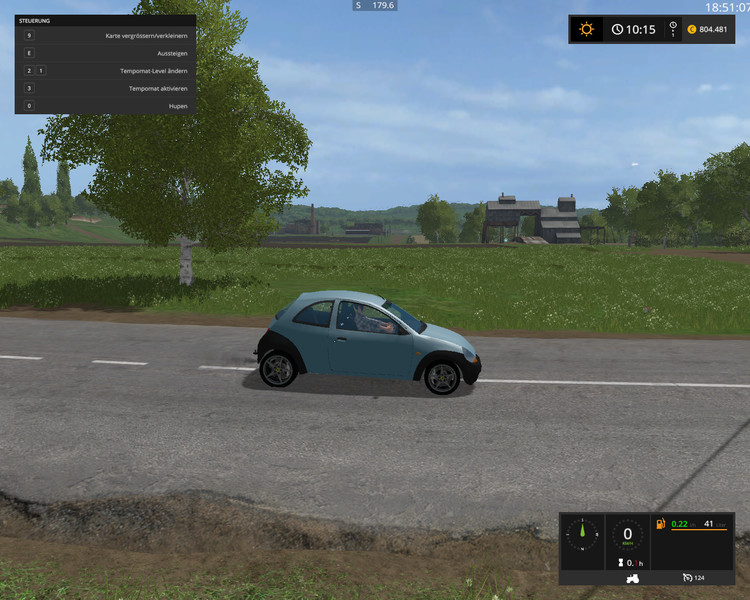The image size is (750, 600).
Task: Click the sun weather icon
Action: [586, 29]
